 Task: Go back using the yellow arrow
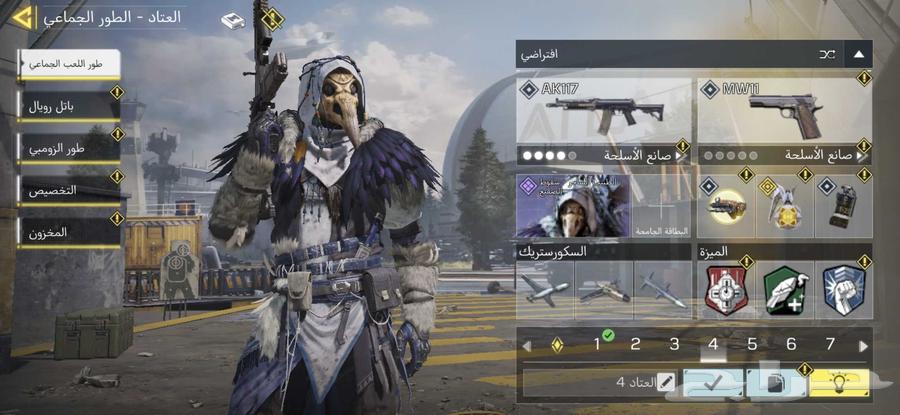click(22, 17)
